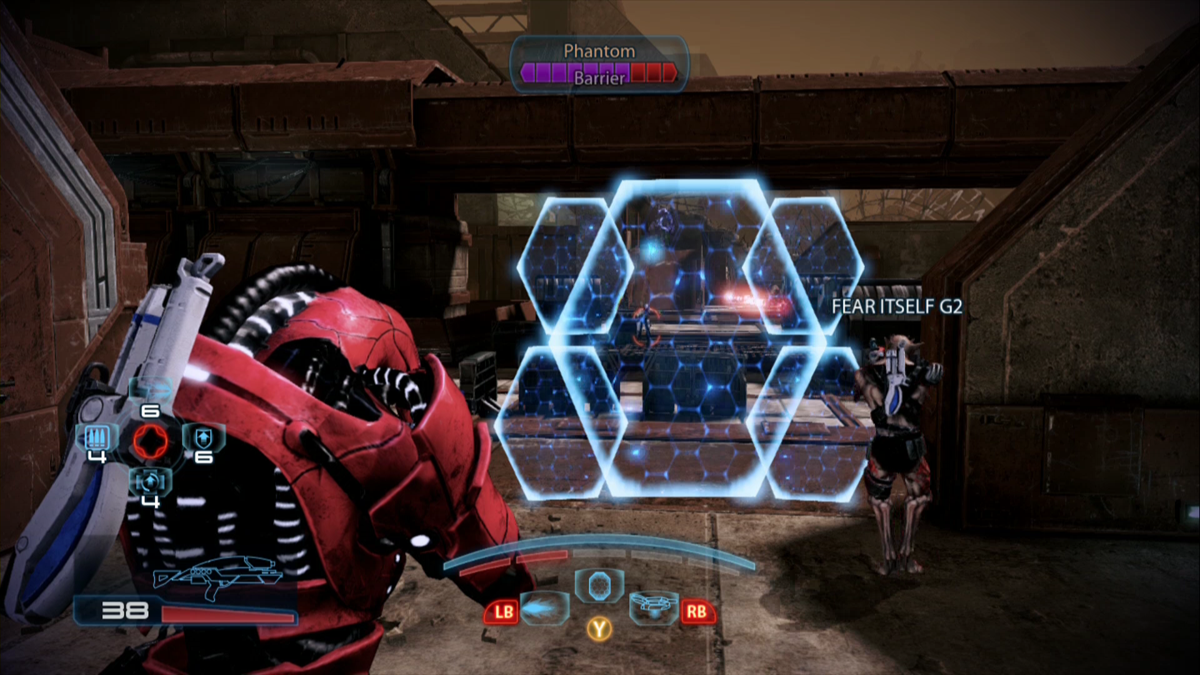Image resolution: width=1200 pixels, height=675 pixels.
Task: Fire the Siege Pulse power icon
Action: pos(546,608)
